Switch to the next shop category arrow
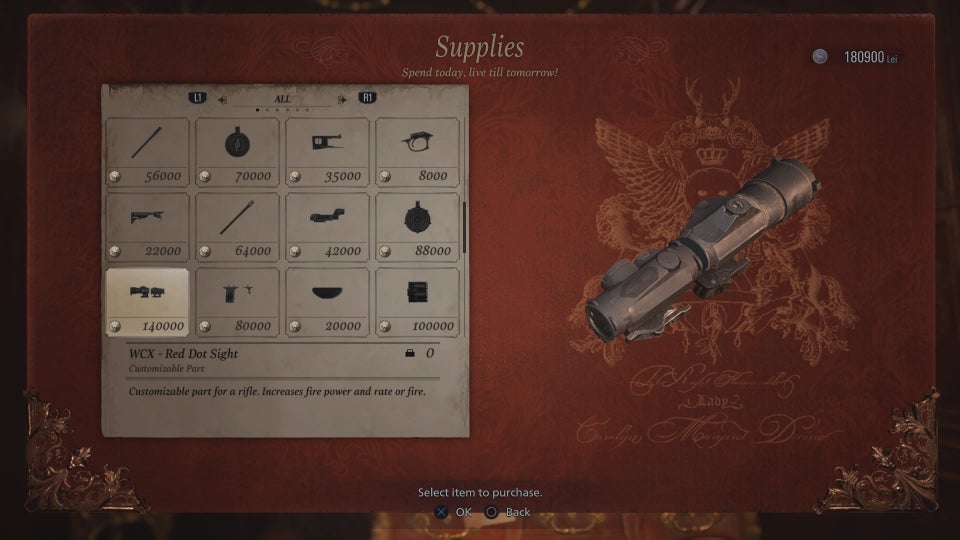The height and width of the screenshot is (540, 960). tap(343, 99)
